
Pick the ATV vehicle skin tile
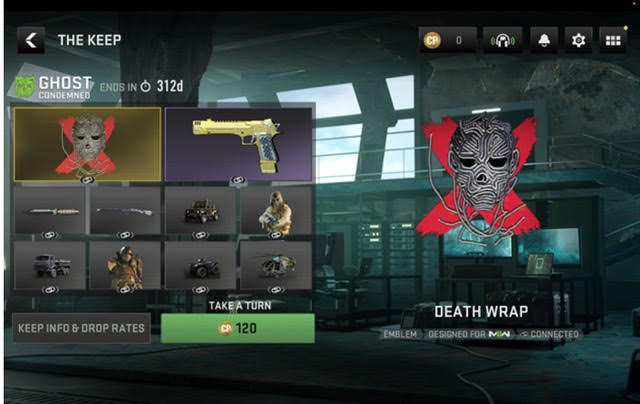tap(200, 266)
